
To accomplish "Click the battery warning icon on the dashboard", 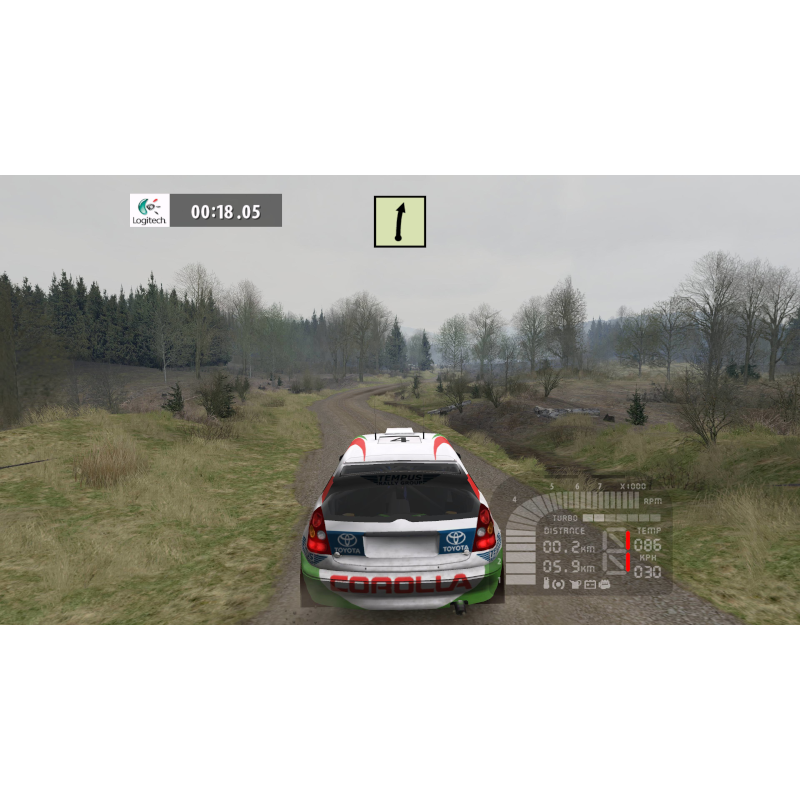I will [x=590, y=583].
